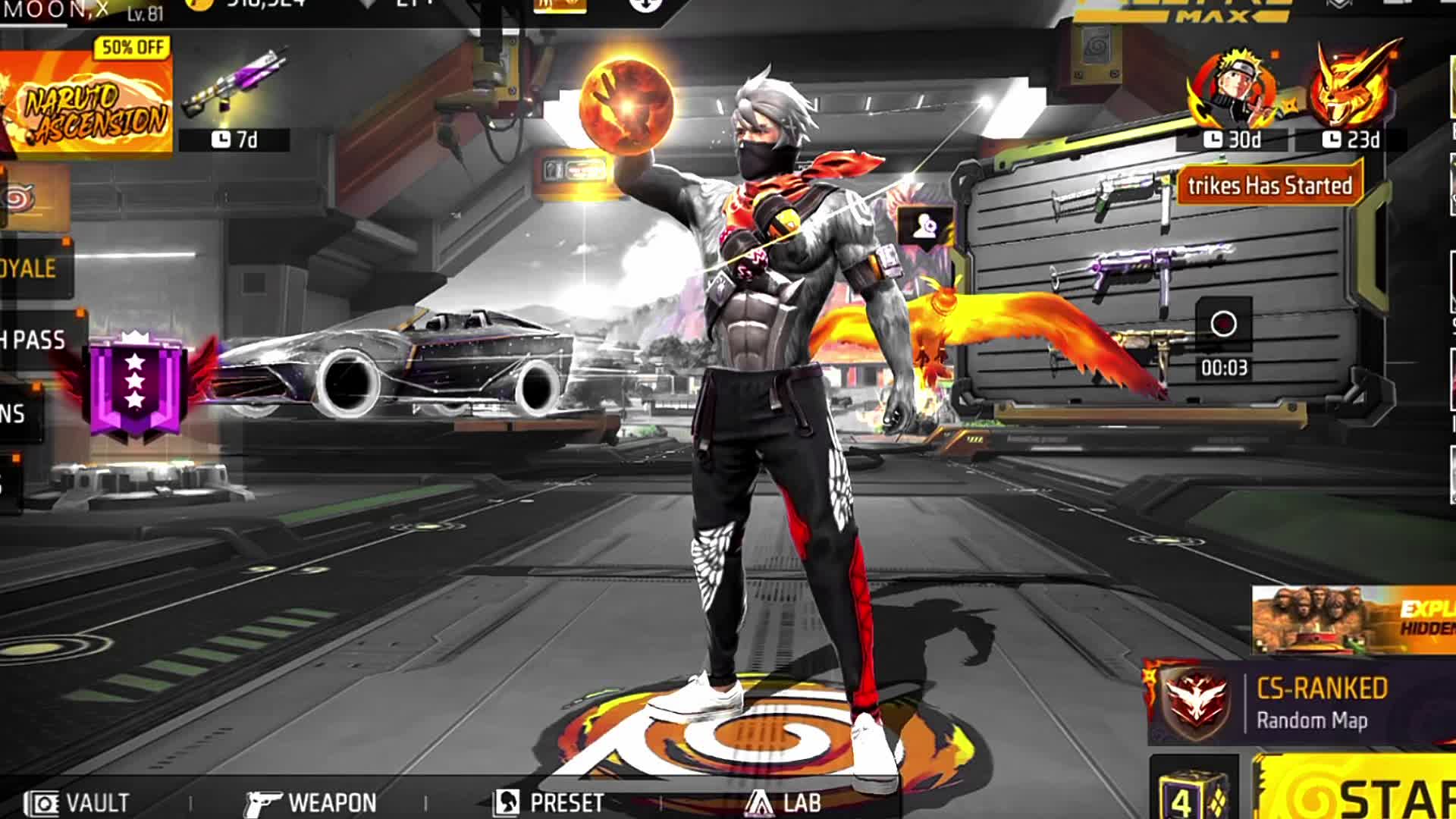Open the red spiral event side tab
This screenshot has height=819, width=1456.
19,199
